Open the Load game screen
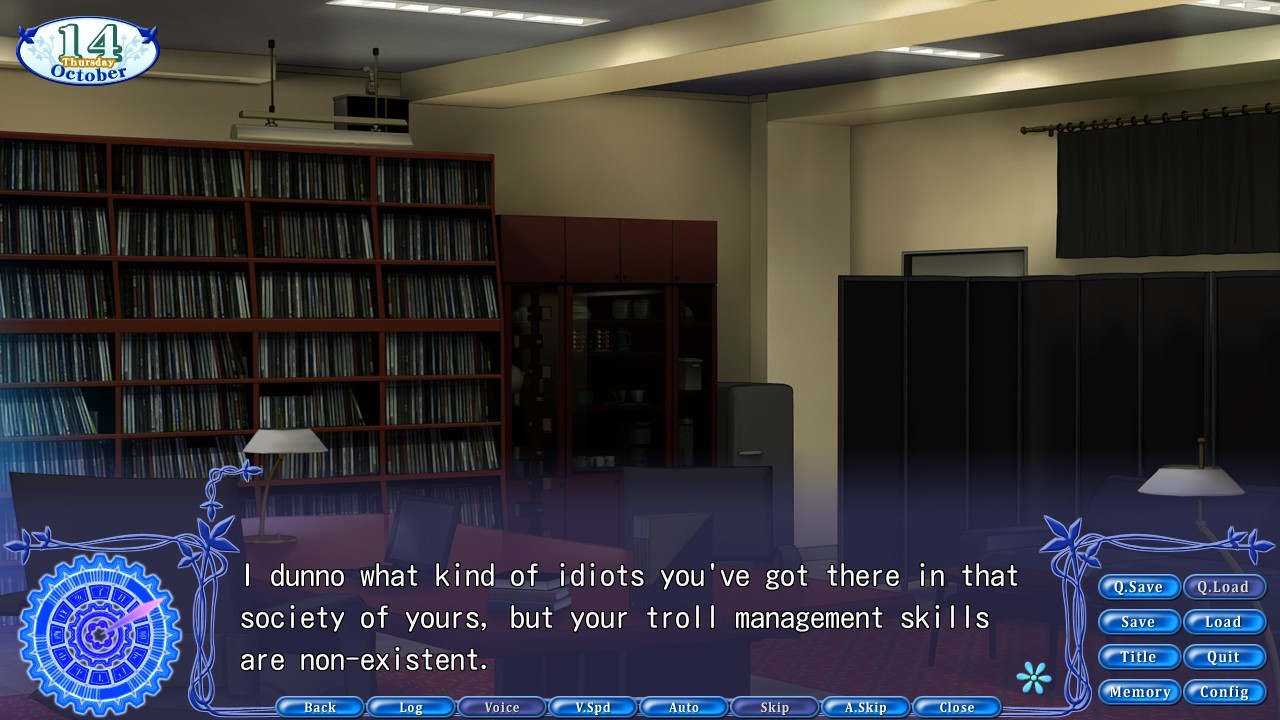 [1223, 622]
